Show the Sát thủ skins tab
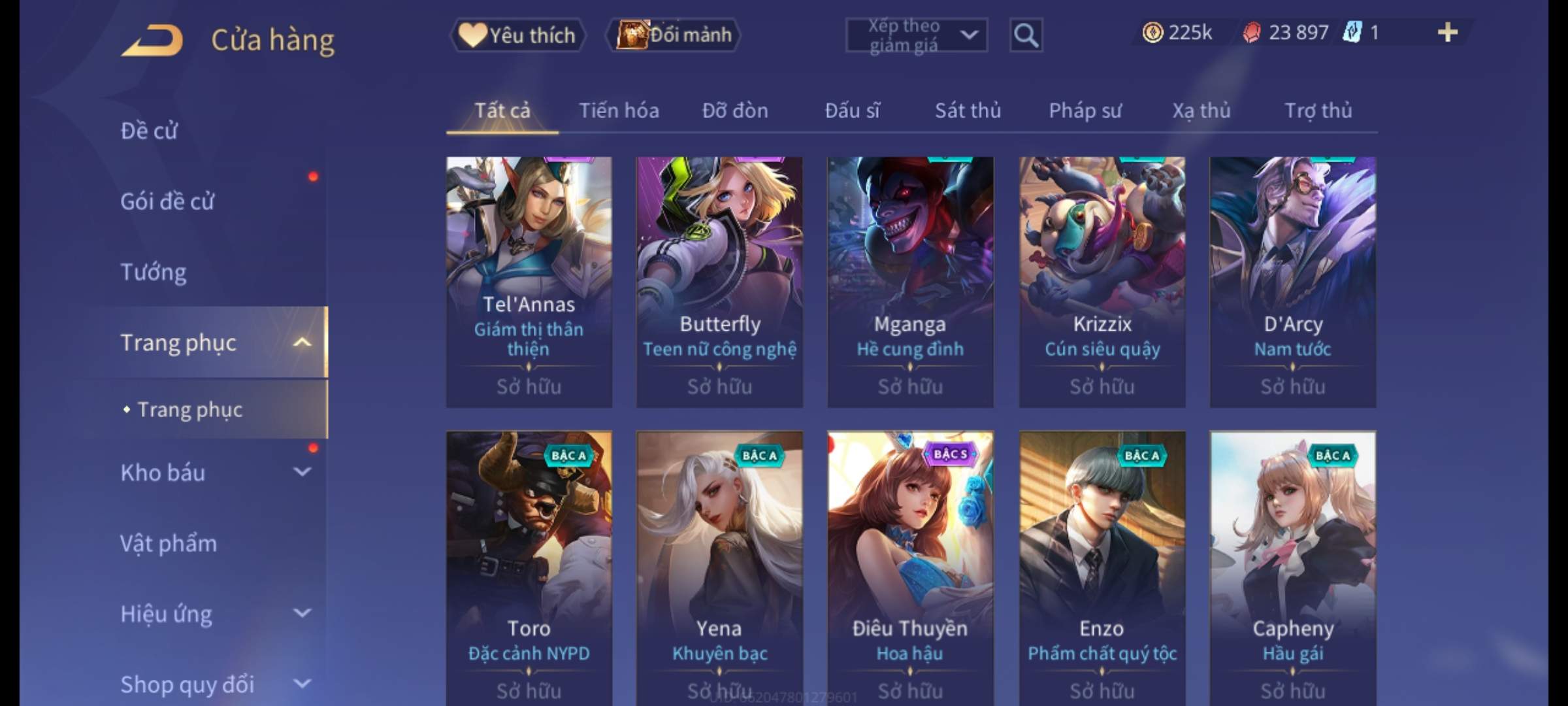 click(968, 110)
